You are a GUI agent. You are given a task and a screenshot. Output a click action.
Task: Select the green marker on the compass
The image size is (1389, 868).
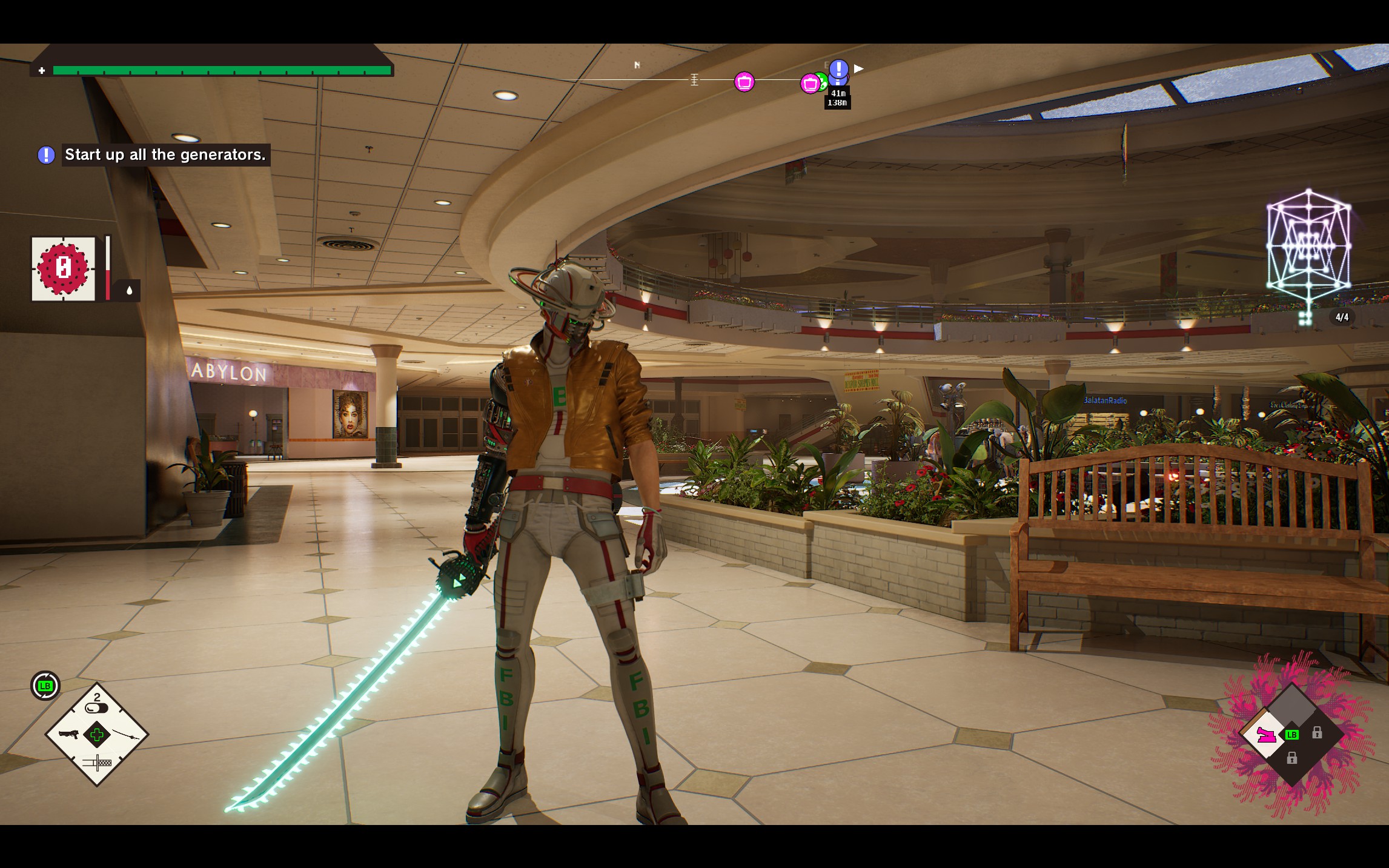[821, 80]
